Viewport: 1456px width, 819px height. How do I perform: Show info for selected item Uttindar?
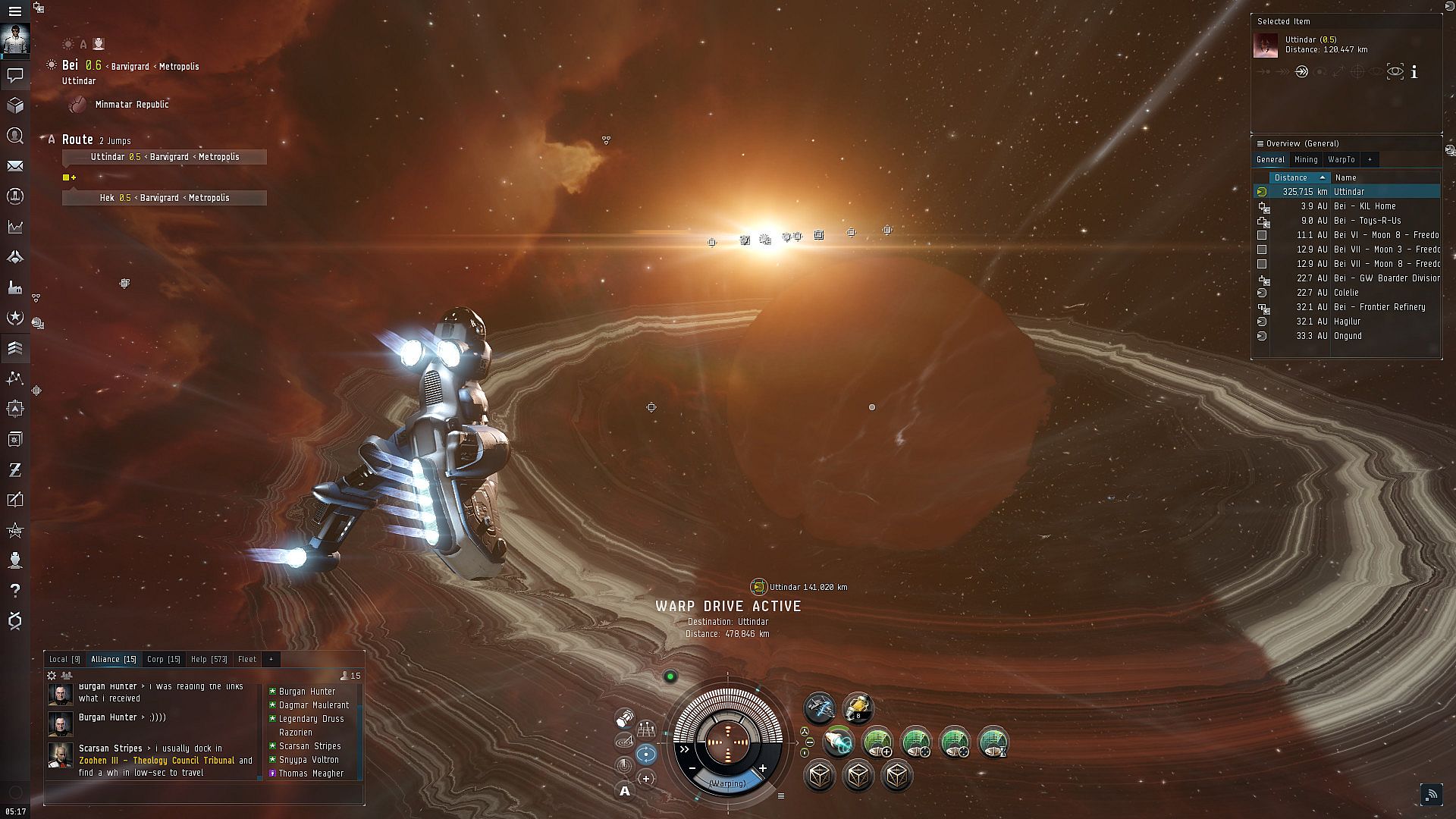1414,72
